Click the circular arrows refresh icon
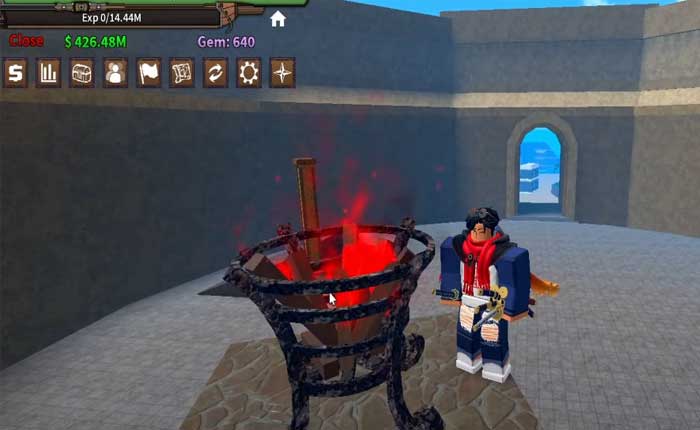The width and height of the screenshot is (700, 430). point(215,73)
